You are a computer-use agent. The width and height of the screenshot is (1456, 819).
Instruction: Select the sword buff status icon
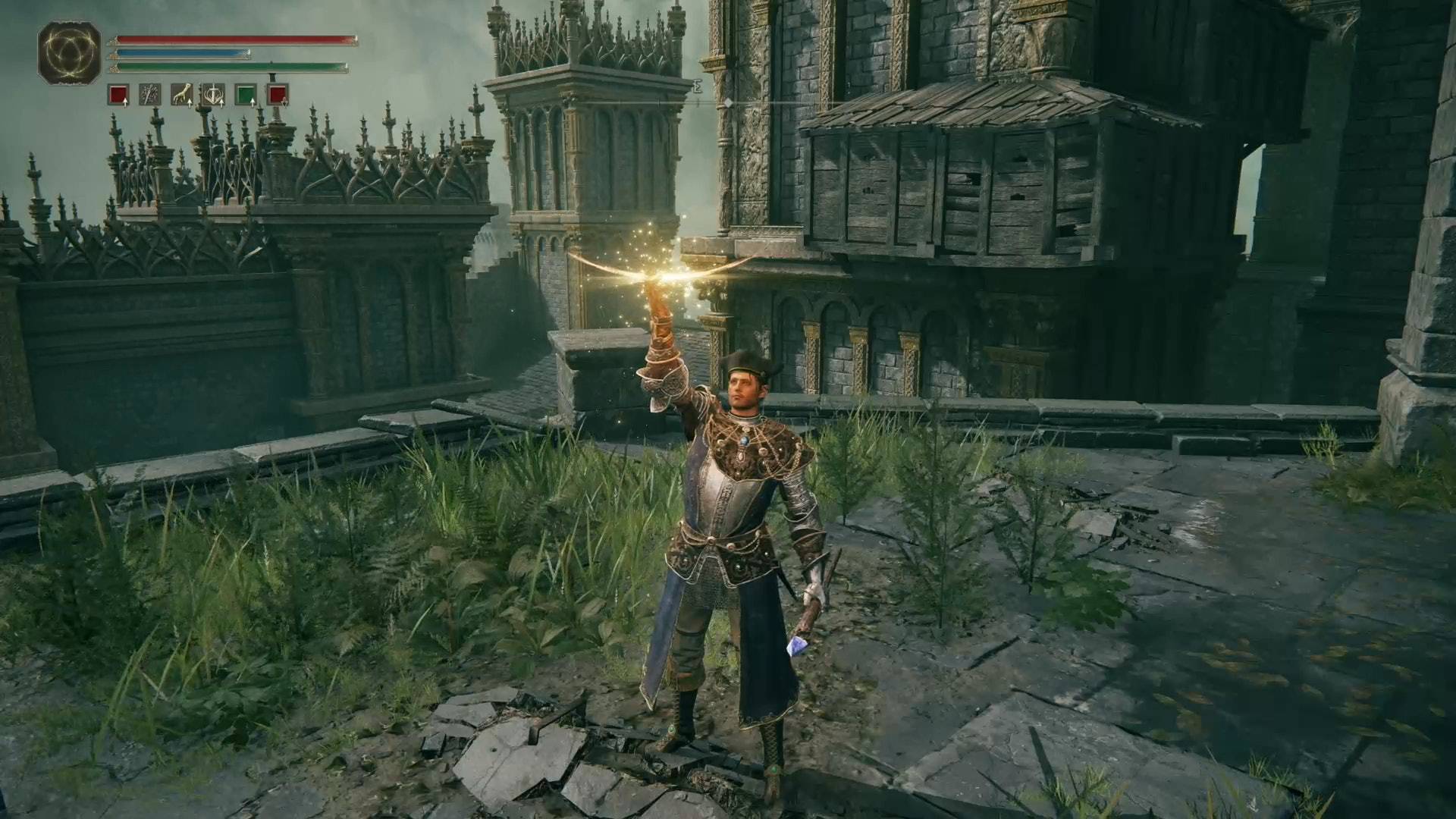click(149, 95)
